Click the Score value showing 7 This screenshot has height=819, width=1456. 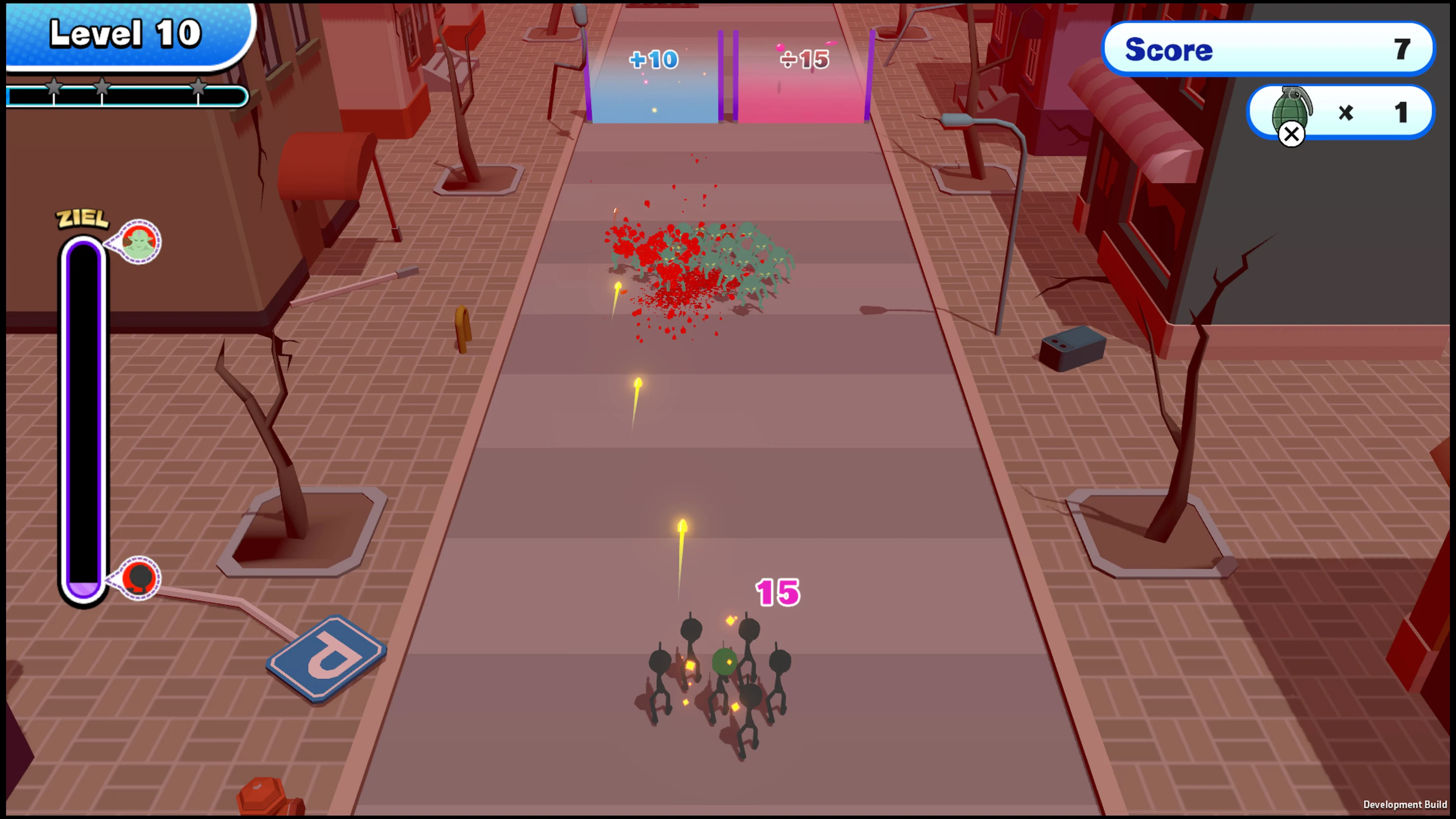pyautogui.click(x=1402, y=50)
